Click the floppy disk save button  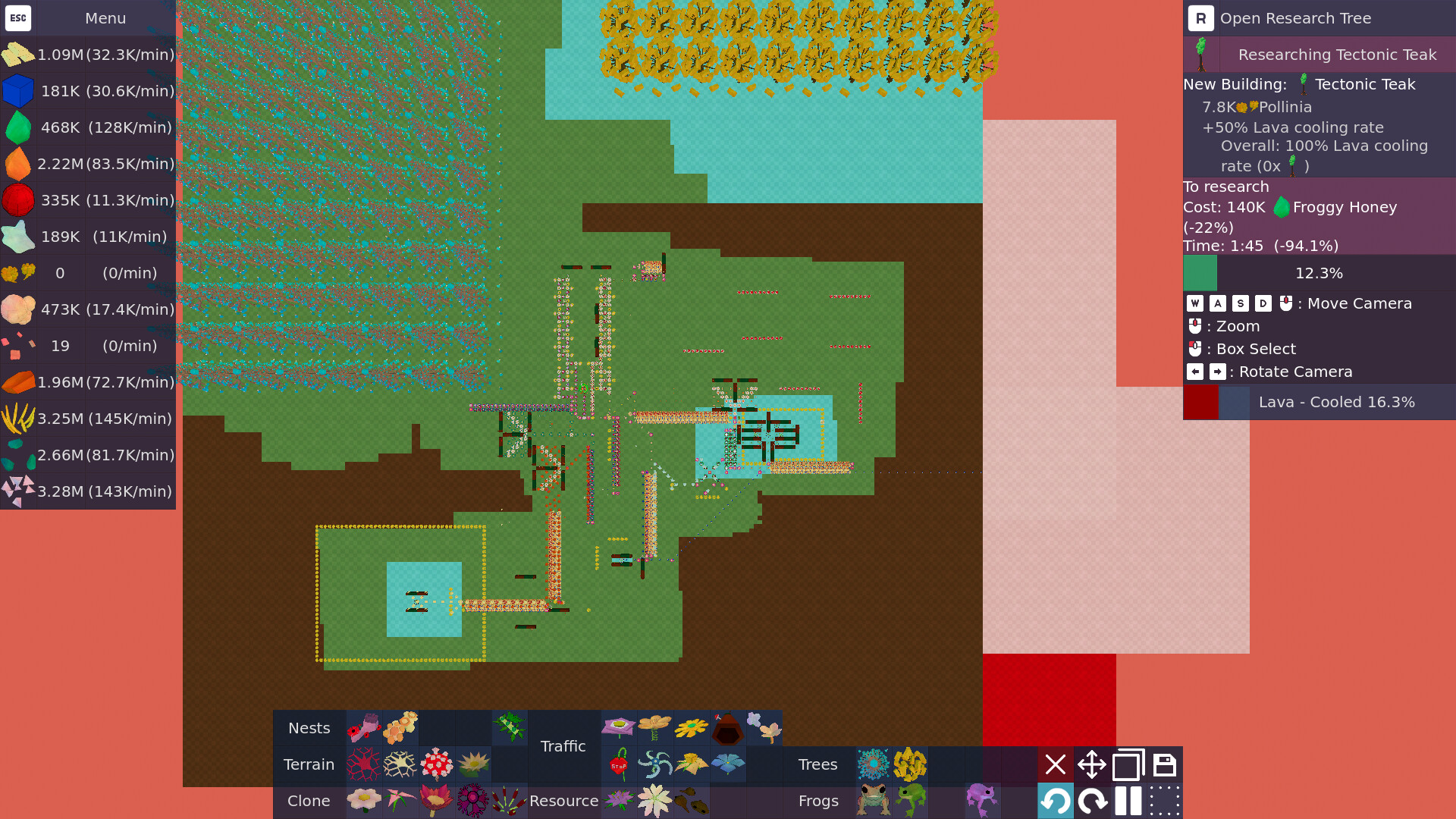(x=1165, y=764)
